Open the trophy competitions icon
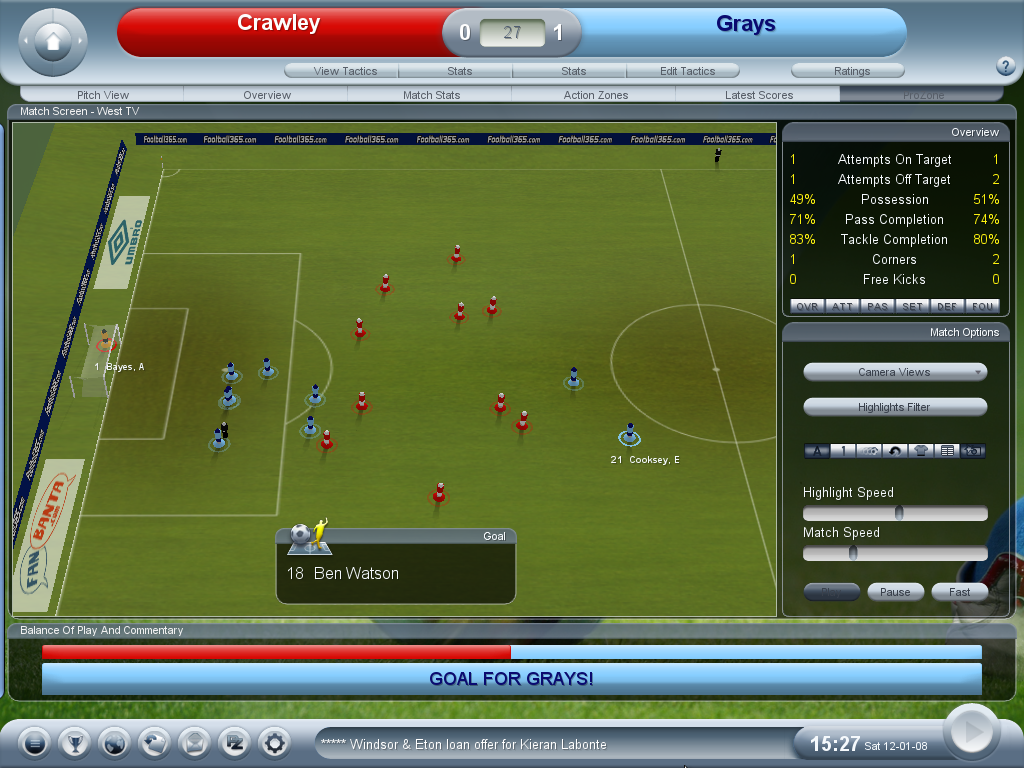1024x768 pixels. pos(74,743)
